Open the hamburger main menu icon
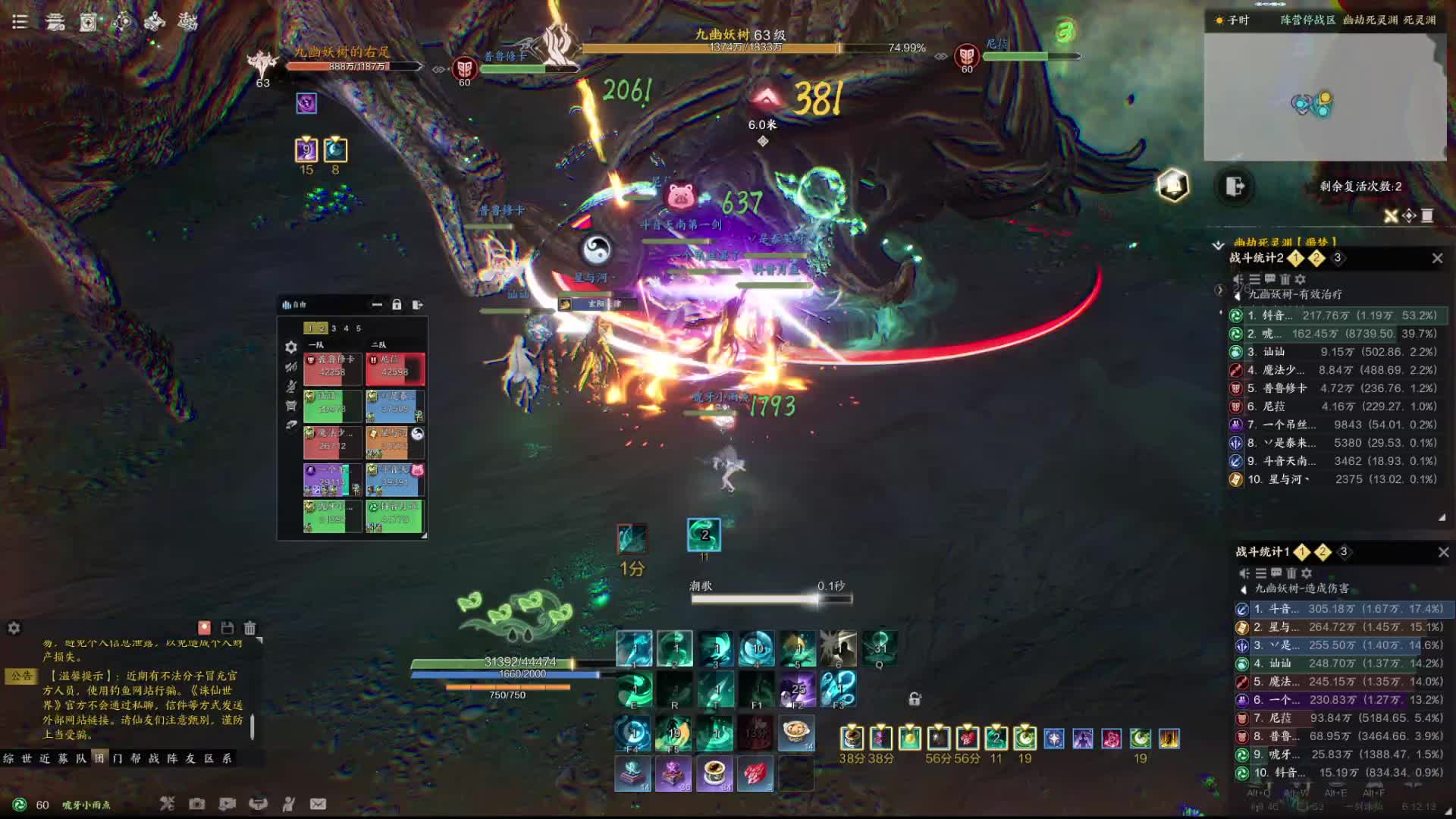The height and width of the screenshot is (819, 1456). pos(20,22)
